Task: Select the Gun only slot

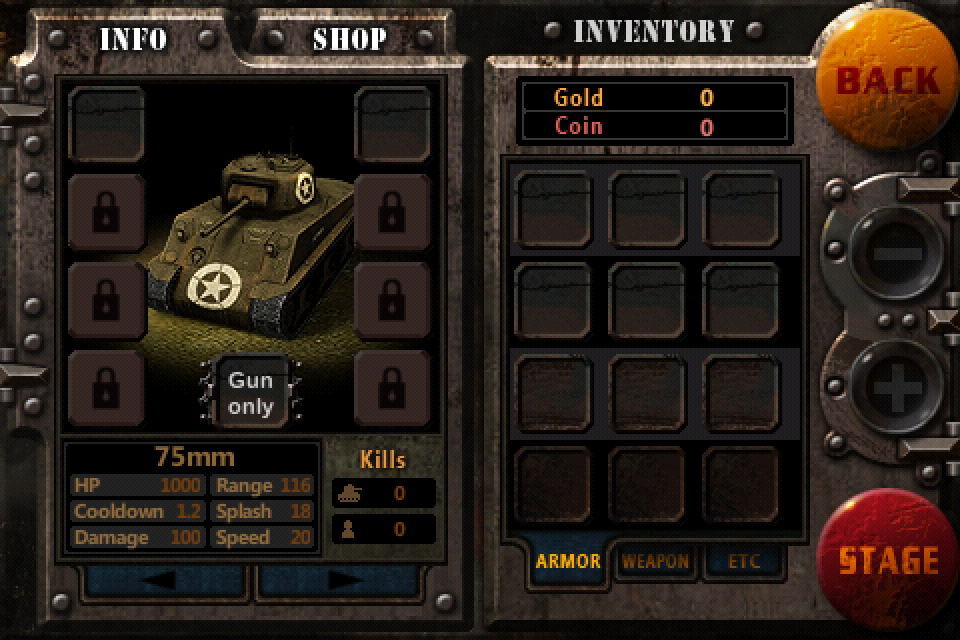Action: pos(250,393)
